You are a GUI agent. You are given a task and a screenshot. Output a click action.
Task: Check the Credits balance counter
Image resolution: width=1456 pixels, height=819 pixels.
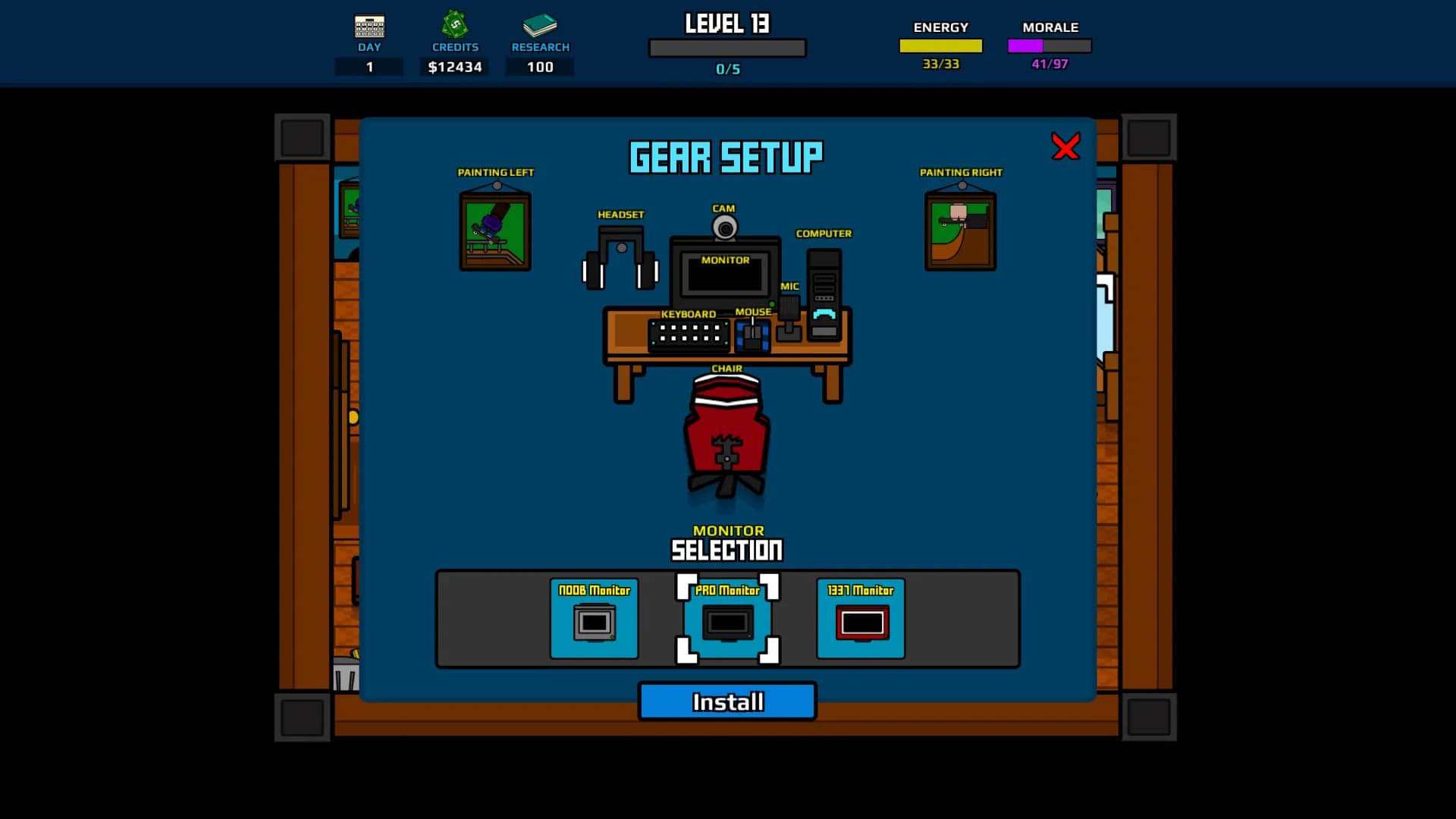[x=453, y=67]
